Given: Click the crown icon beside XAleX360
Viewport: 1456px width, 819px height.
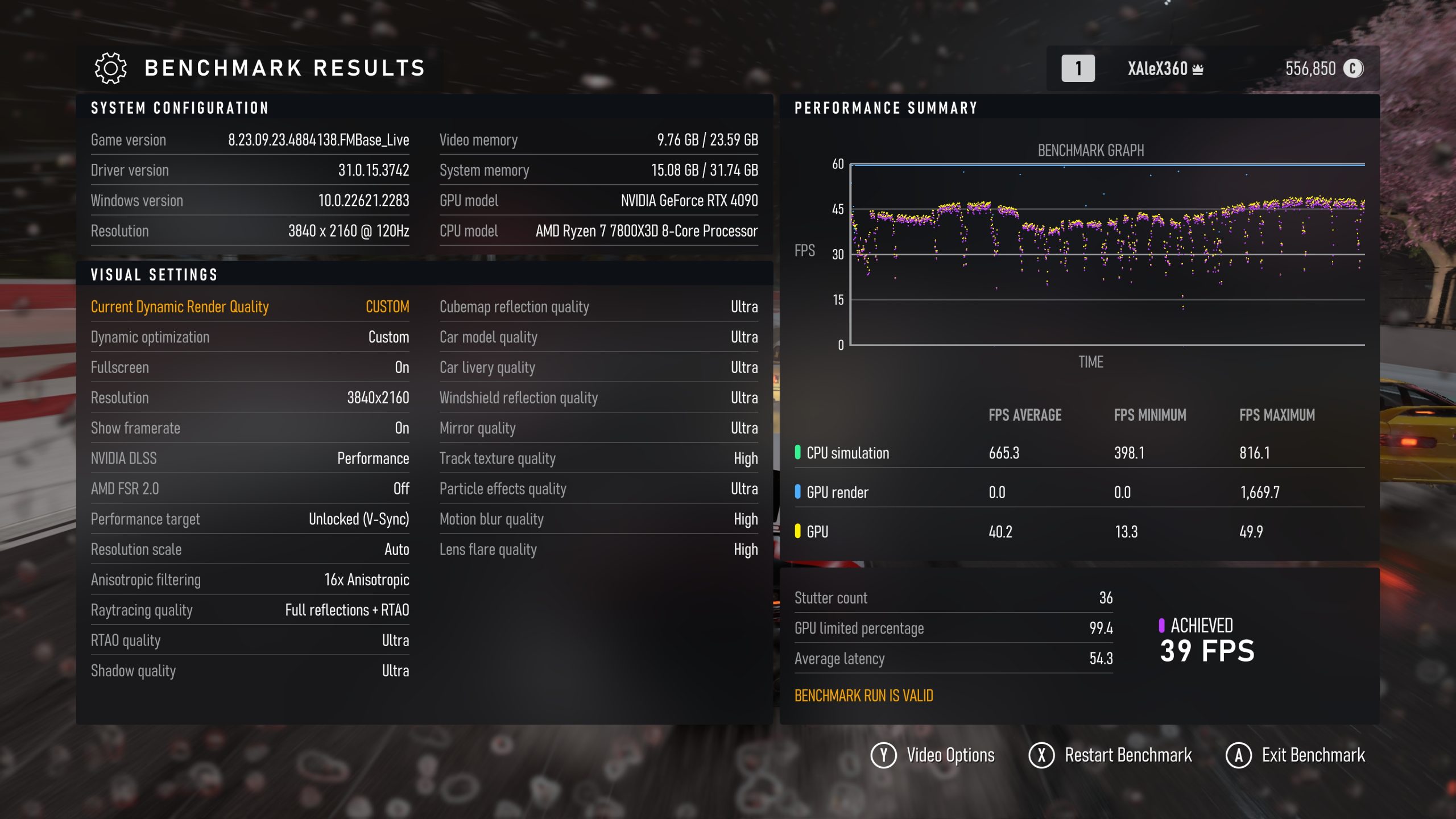Looking at the screenshot, I should pyautogui.click(x=1198, y=68).
